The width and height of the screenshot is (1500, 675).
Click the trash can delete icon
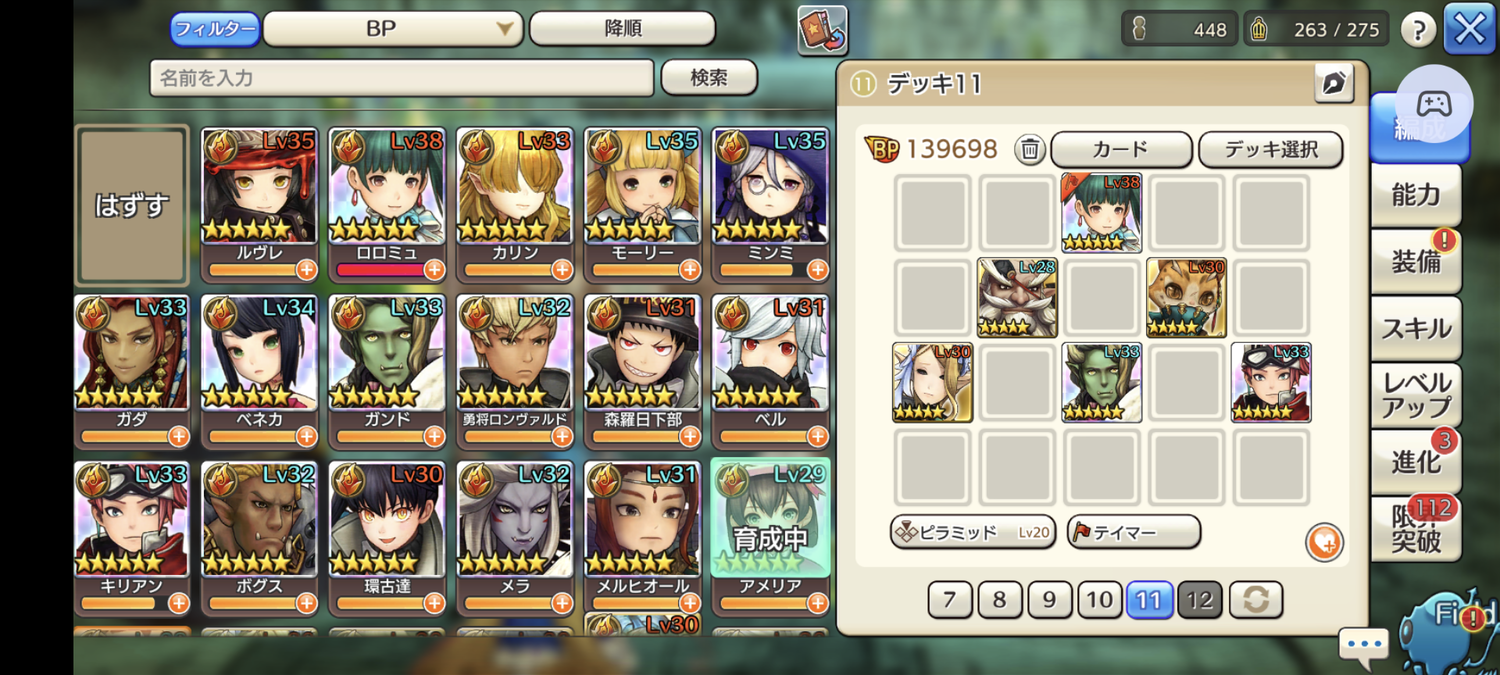click(1030, 149)
